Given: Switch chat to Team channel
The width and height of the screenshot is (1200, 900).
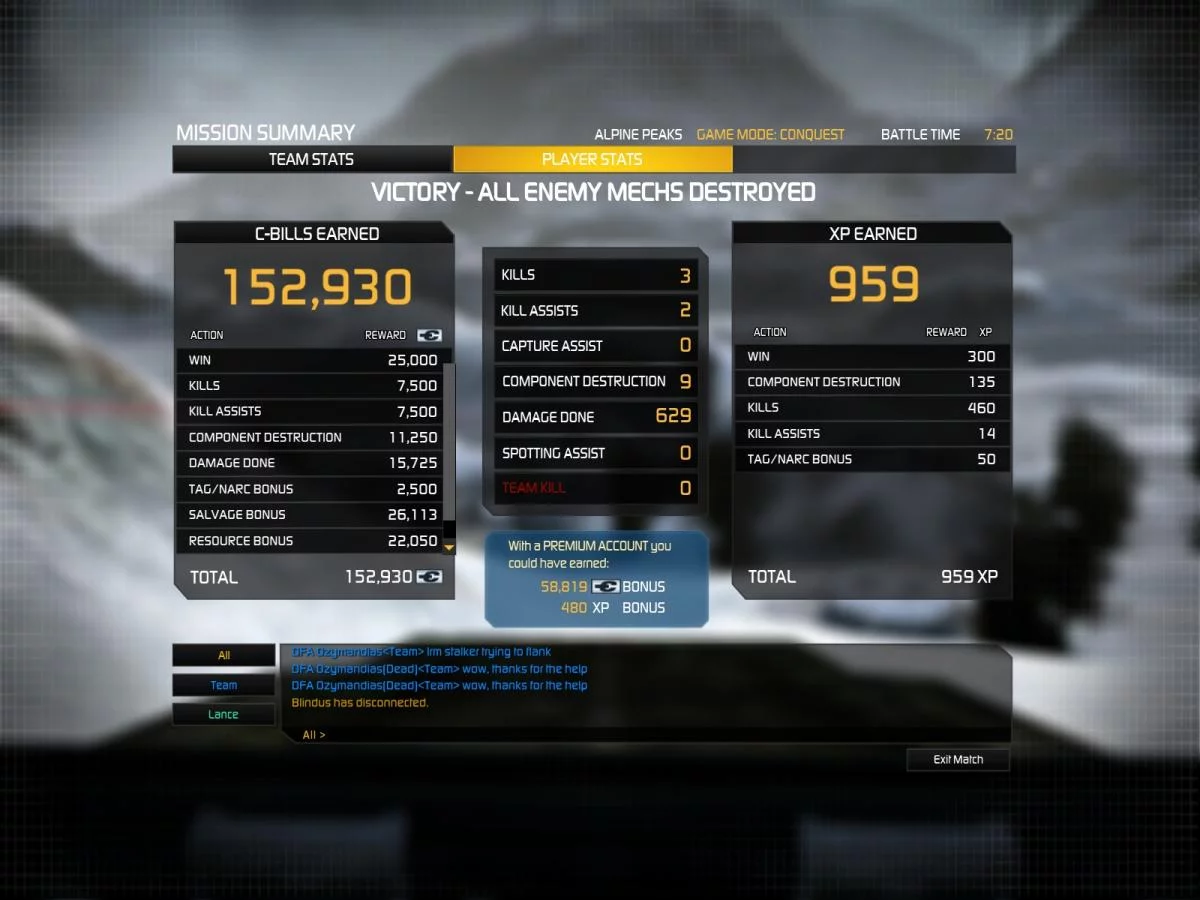Looking at the screenshot, I should (224, 685).
